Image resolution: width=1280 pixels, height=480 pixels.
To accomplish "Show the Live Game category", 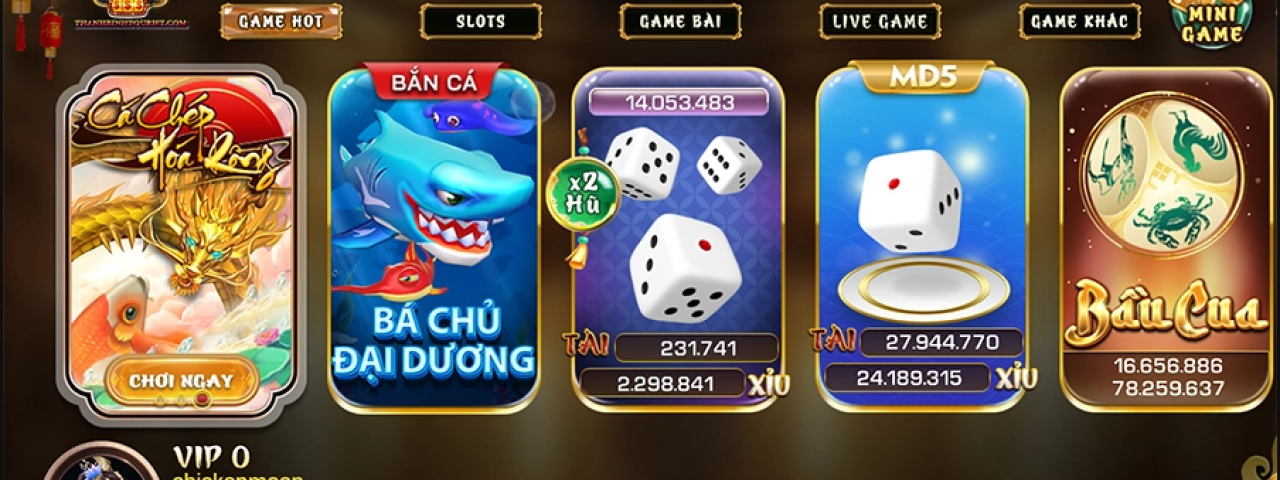I will (x=880, y=21).
